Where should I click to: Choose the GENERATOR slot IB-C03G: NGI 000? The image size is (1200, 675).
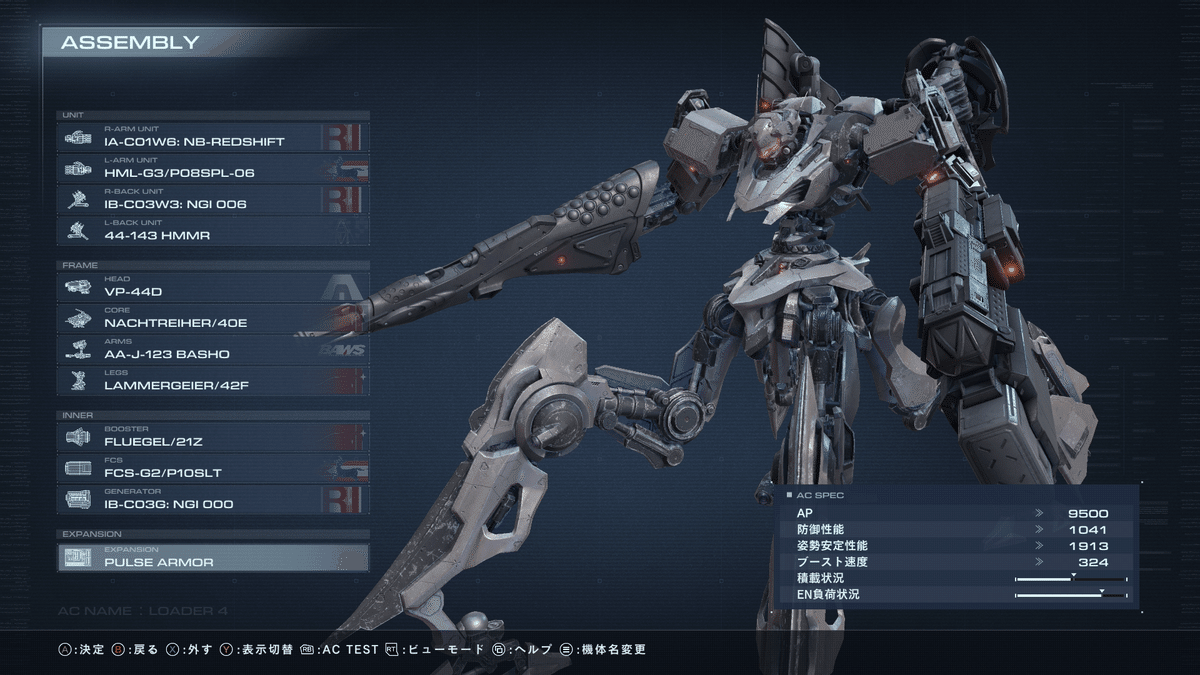pos(212,498)
